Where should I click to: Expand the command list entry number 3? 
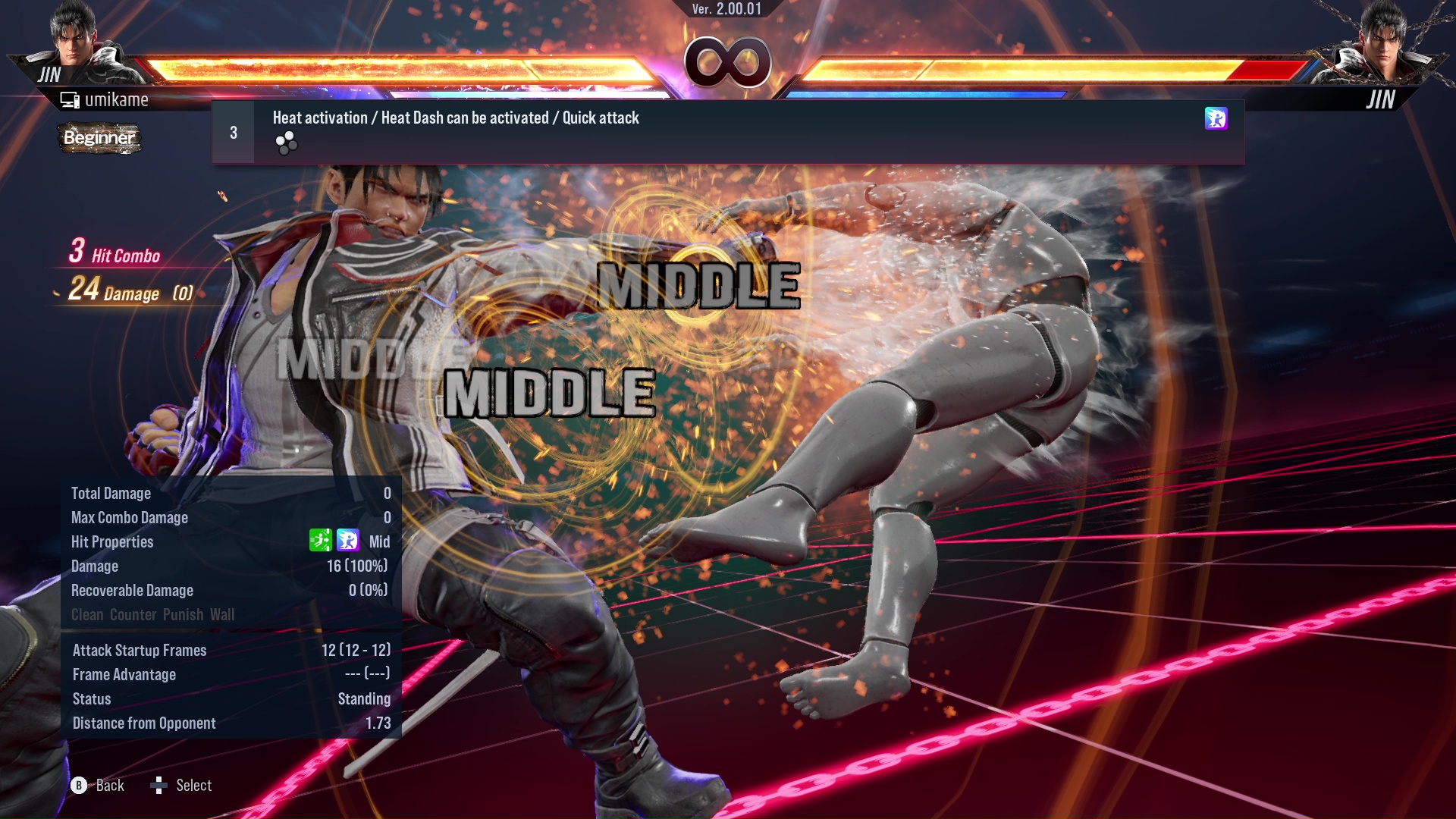pyautogui.click(x=234, y=131)
